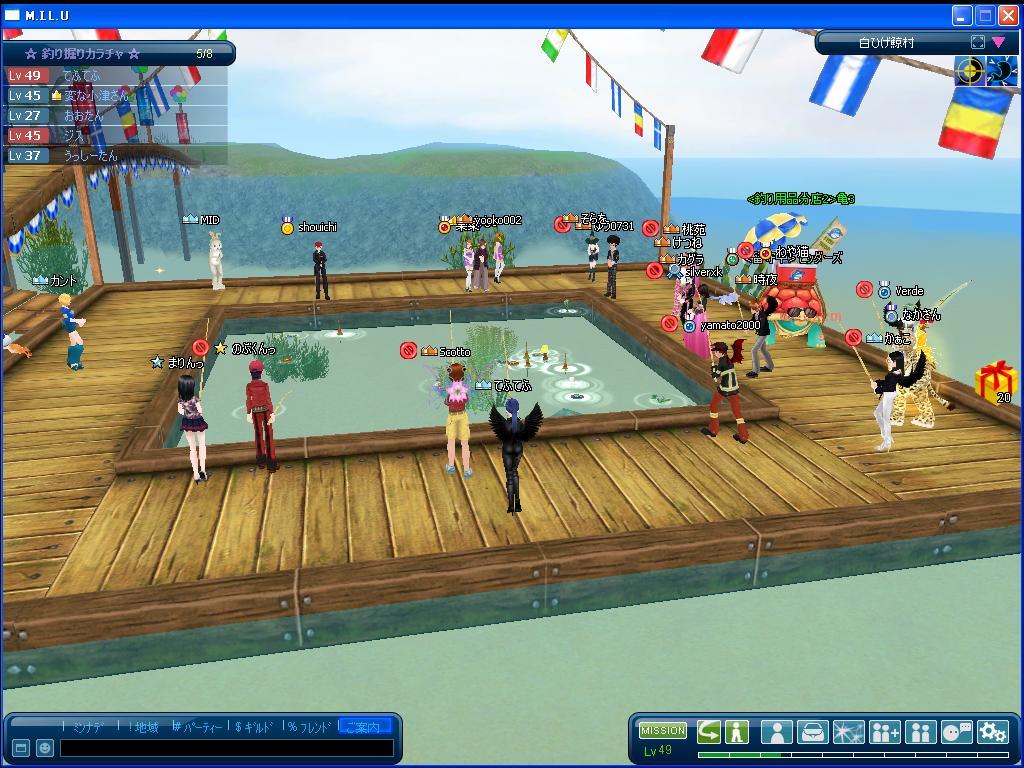Open the gear settings icon
This screenshot has width=1024, height=768.
[x=992, y=731]
